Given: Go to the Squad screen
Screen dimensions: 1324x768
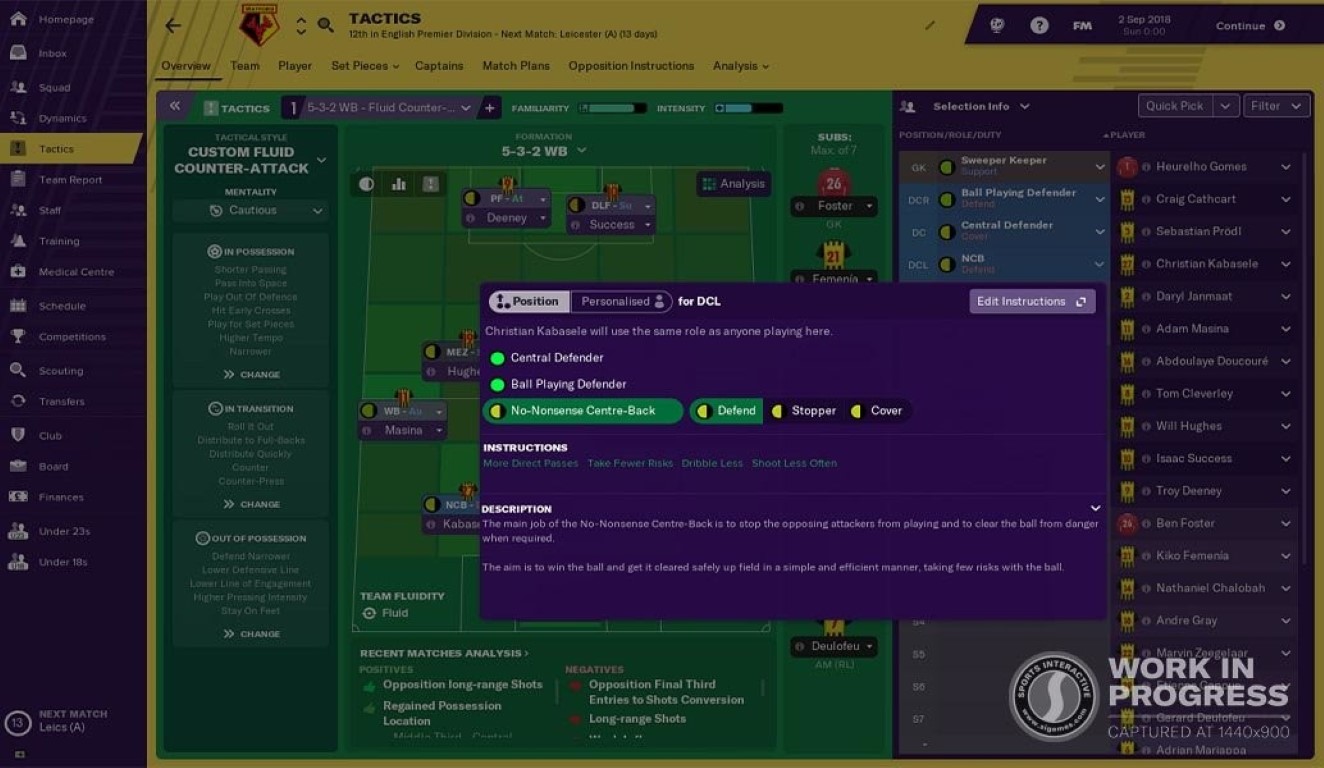Looking at the screenshot, I should (54, 87).
